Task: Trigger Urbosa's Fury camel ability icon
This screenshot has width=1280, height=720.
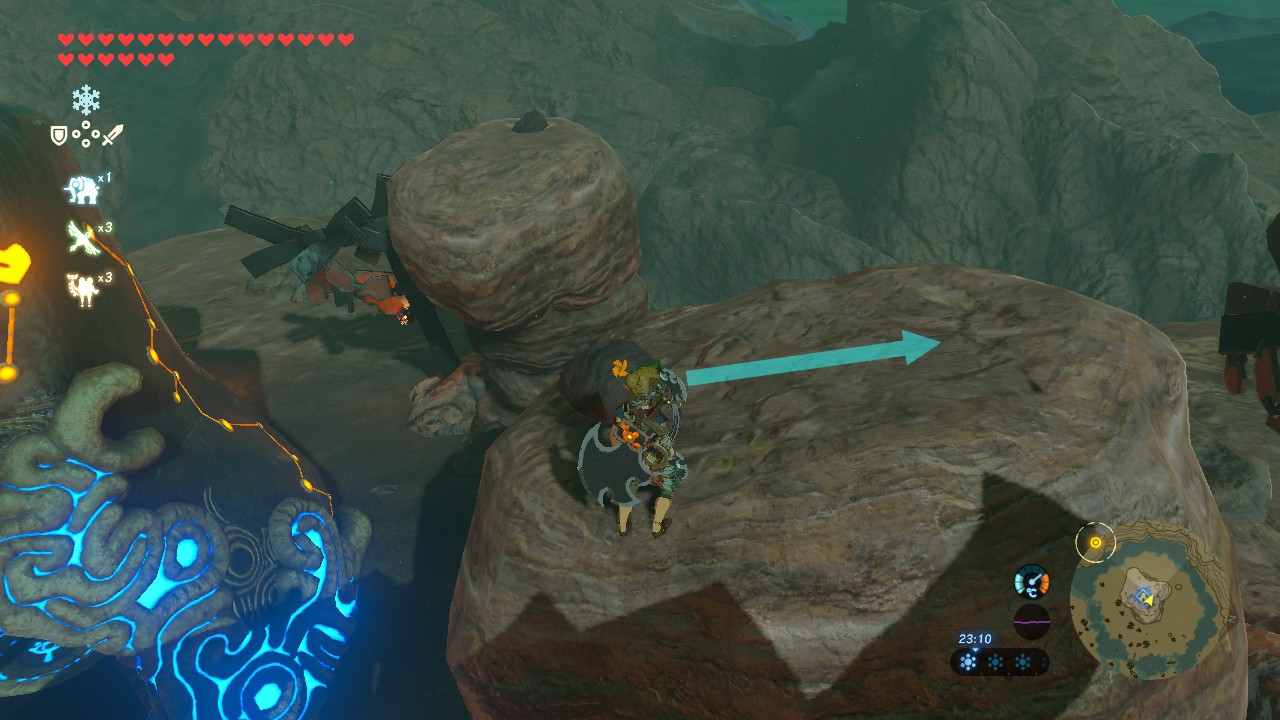Action: tap(80, 288)
